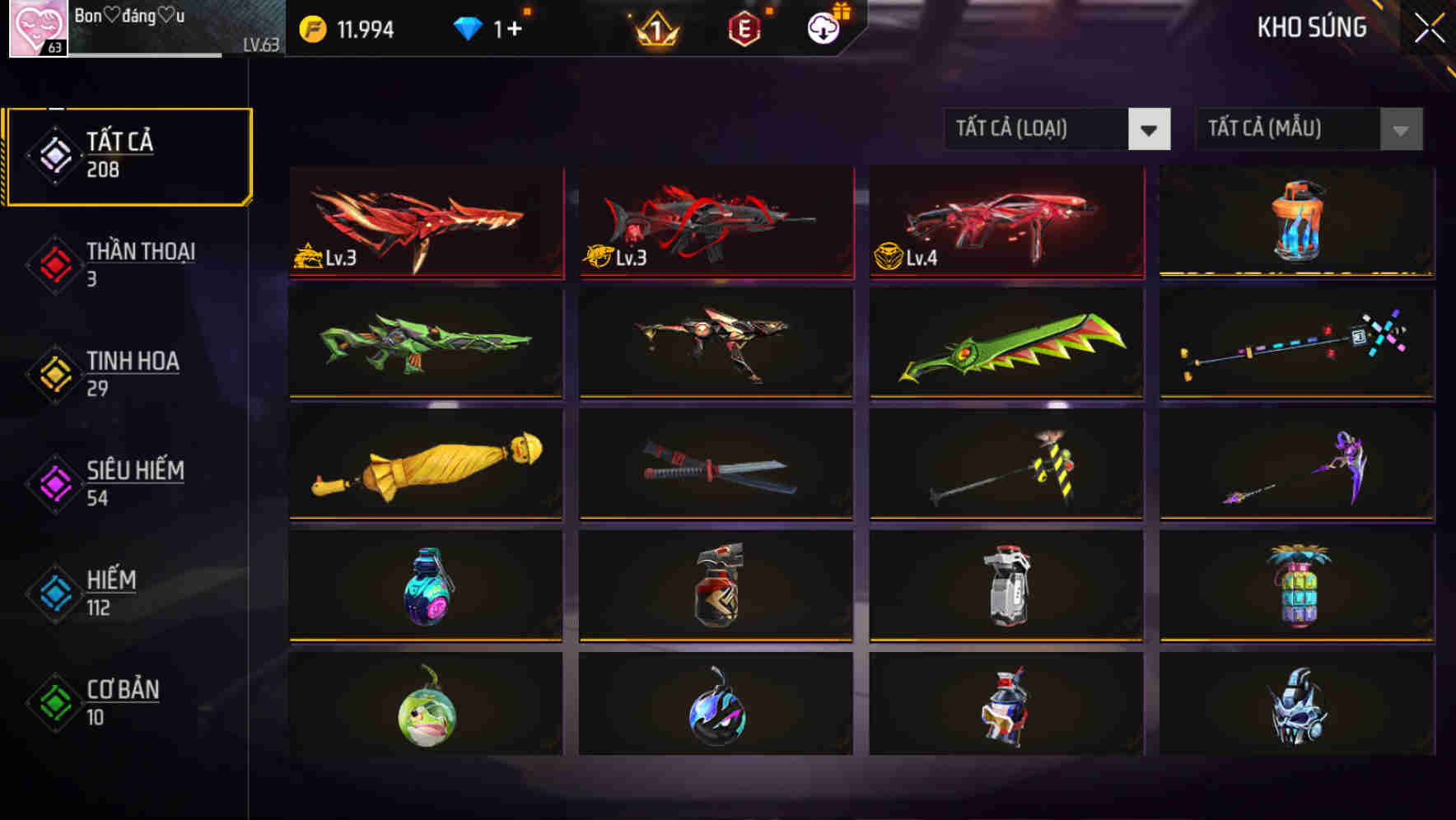Screen dimensions: 1456x820
Task: Open the rank crown icon at top
Action: pos(653,26)
